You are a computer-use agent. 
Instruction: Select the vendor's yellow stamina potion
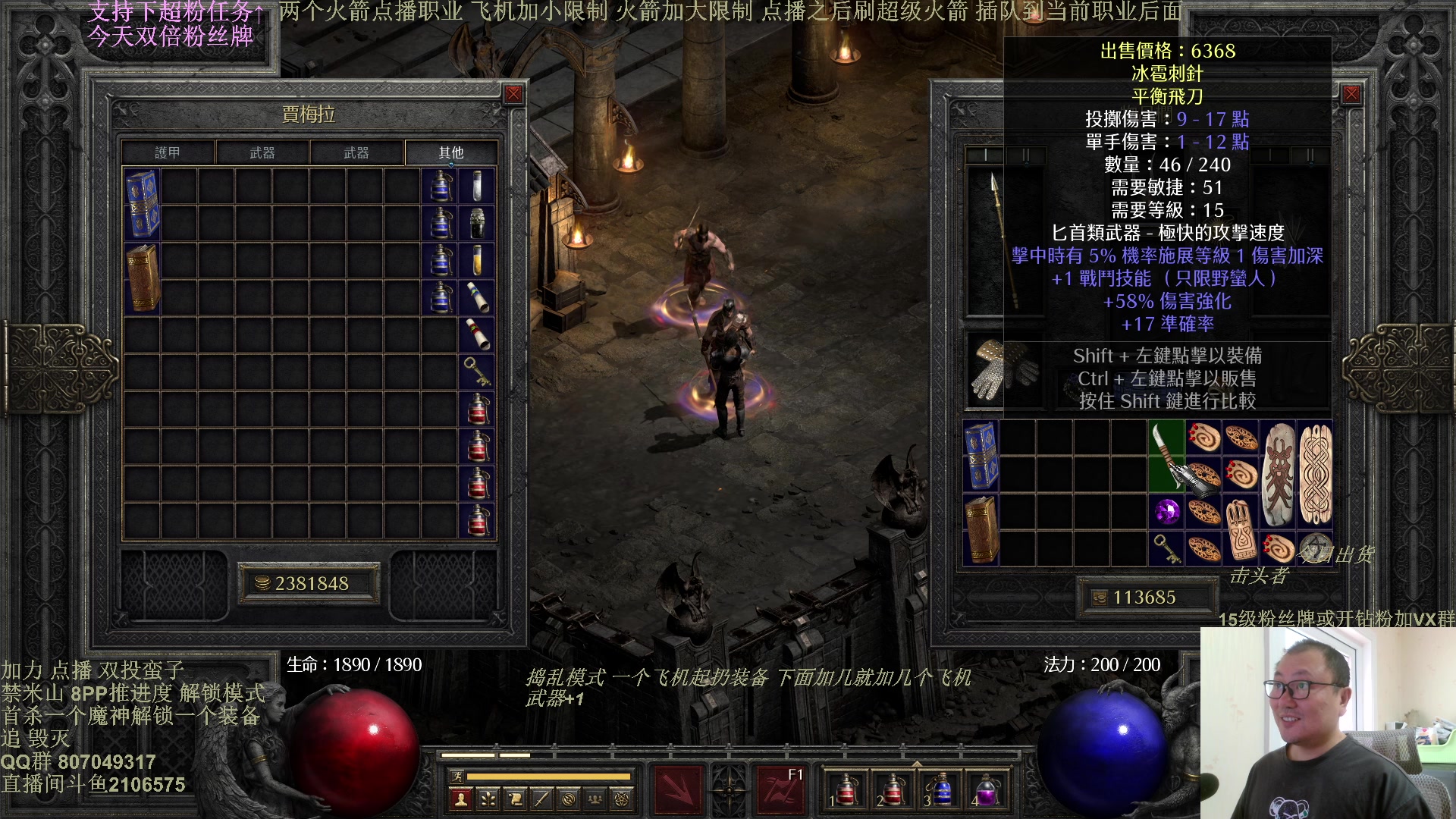[x=477, y=260]
